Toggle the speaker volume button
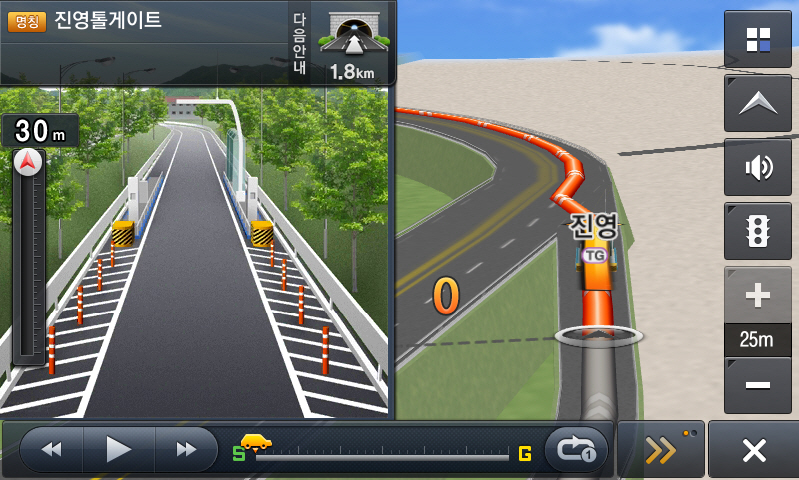799x480 pixels. [758, 167]
